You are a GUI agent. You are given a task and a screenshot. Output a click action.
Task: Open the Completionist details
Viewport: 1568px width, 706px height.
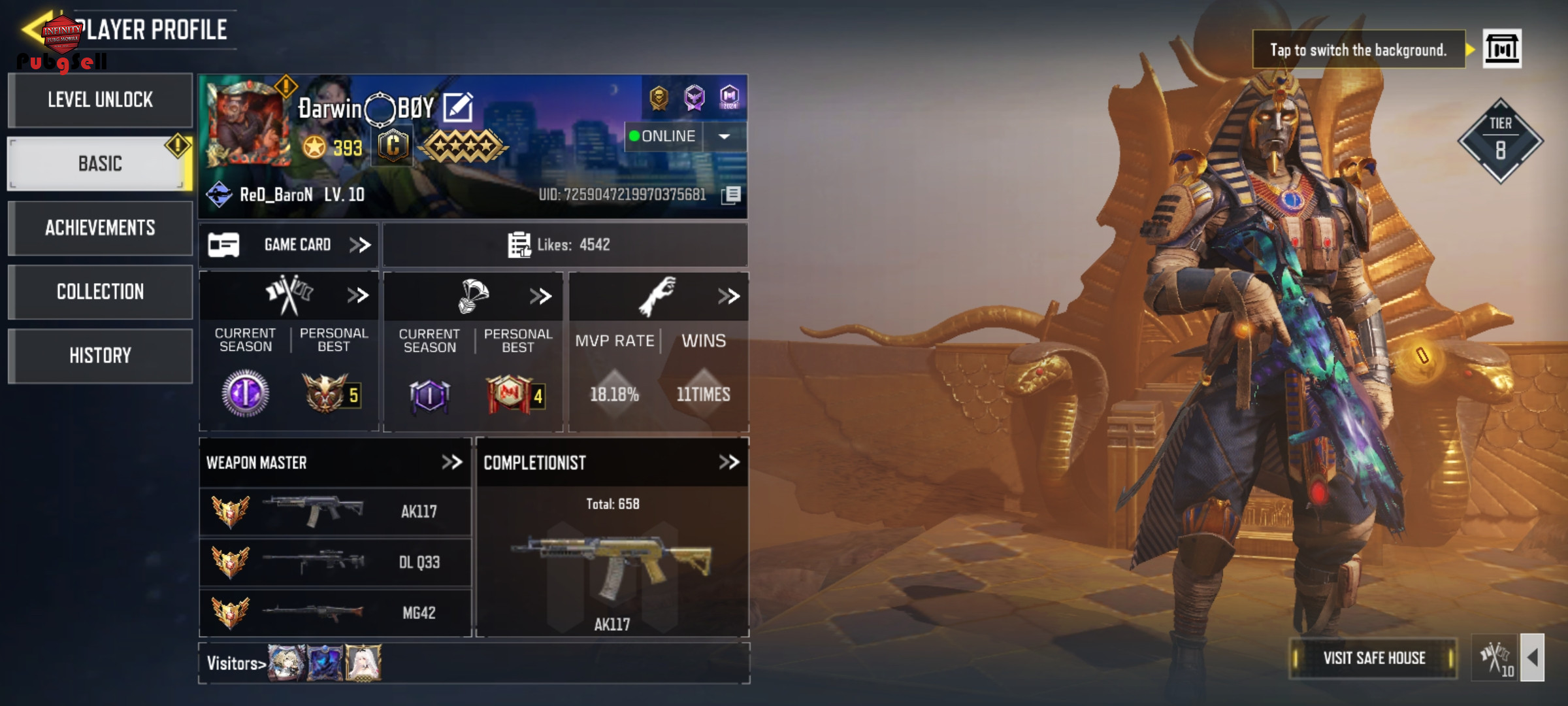728,463
